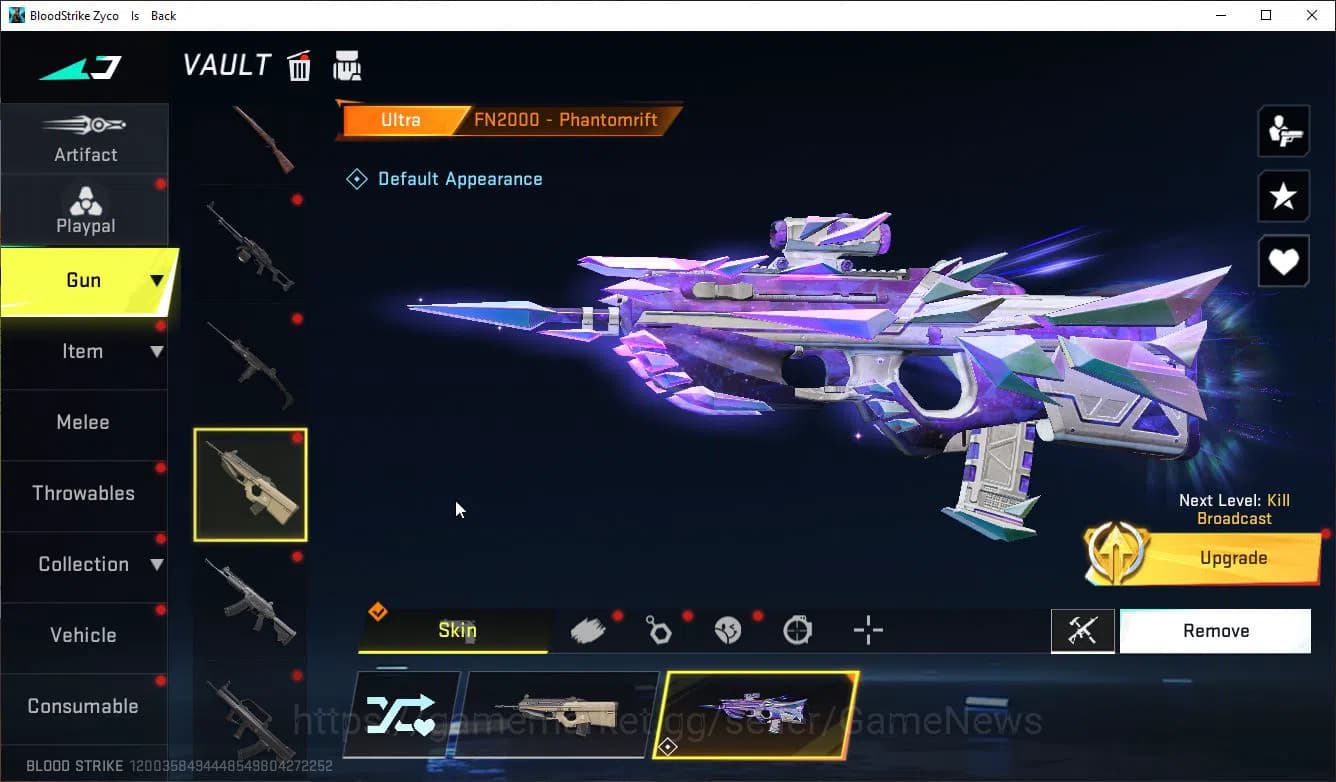This screenshot has height=782, width=1336.
Task: Open the character pose display icon
Action: pyautogui.click(x=1283, y=130)
